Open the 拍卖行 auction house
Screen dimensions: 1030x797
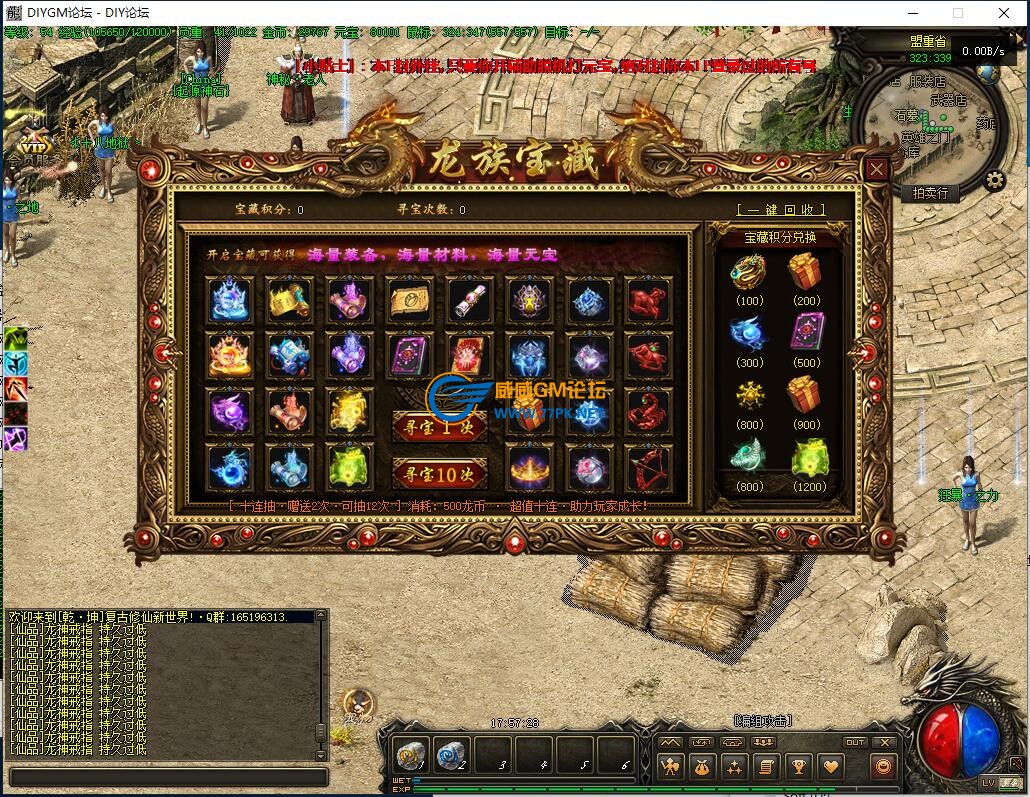[930, 193]
